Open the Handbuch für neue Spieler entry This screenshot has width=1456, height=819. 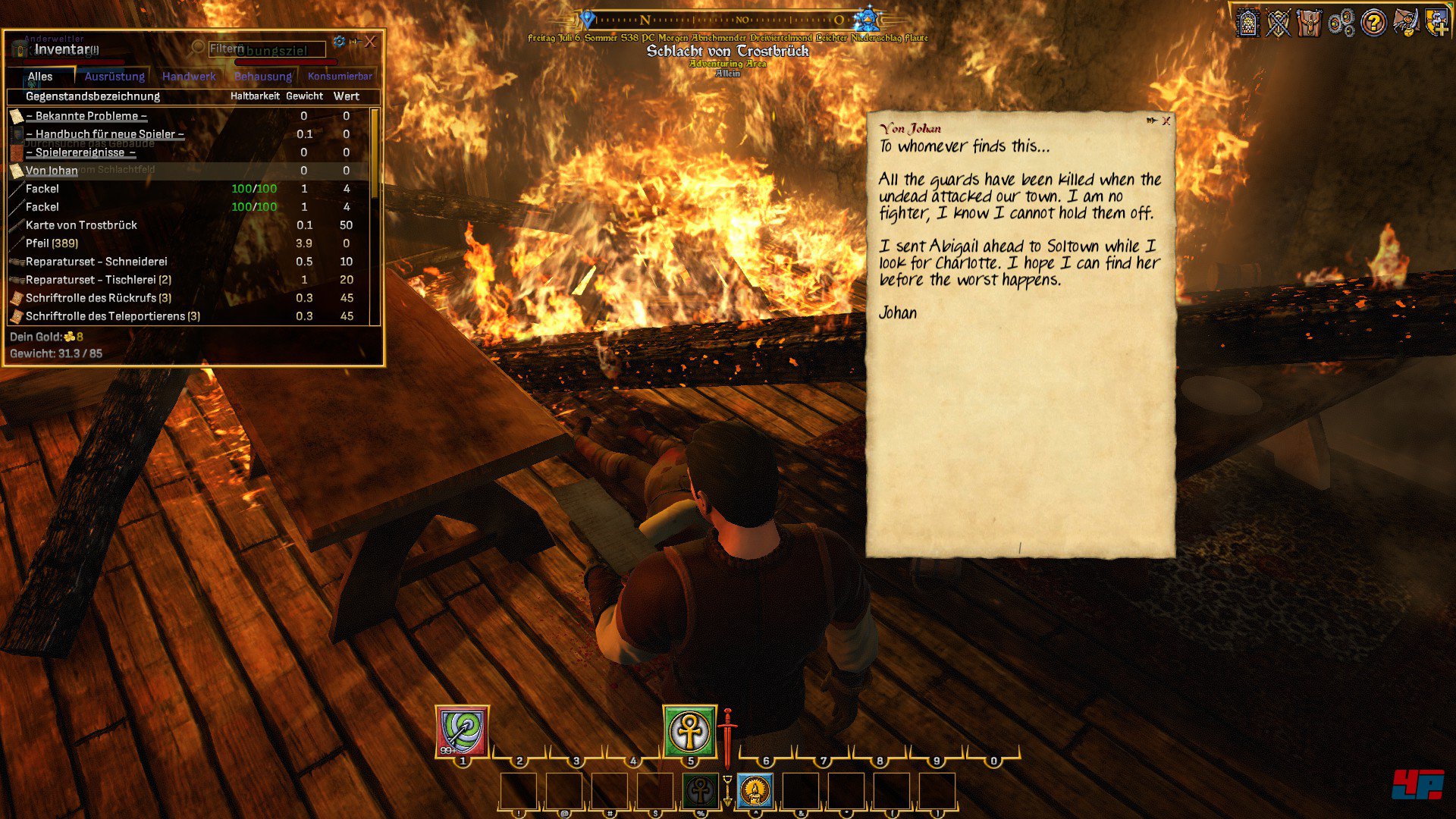[105, 134]
